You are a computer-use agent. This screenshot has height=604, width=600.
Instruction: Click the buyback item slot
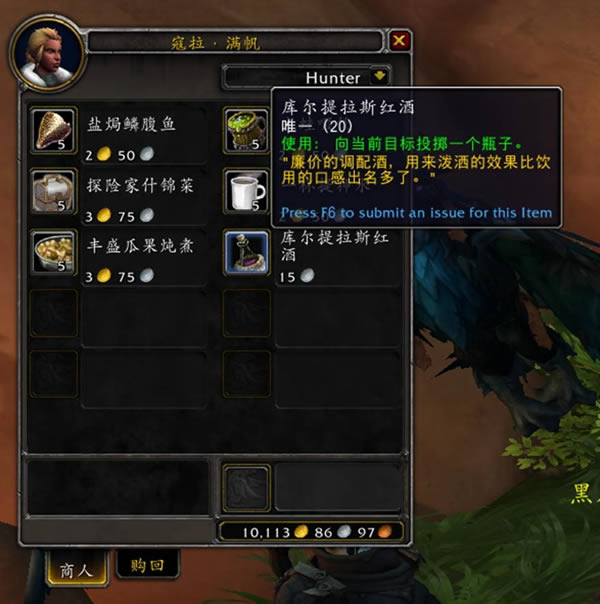pos(246,487)
